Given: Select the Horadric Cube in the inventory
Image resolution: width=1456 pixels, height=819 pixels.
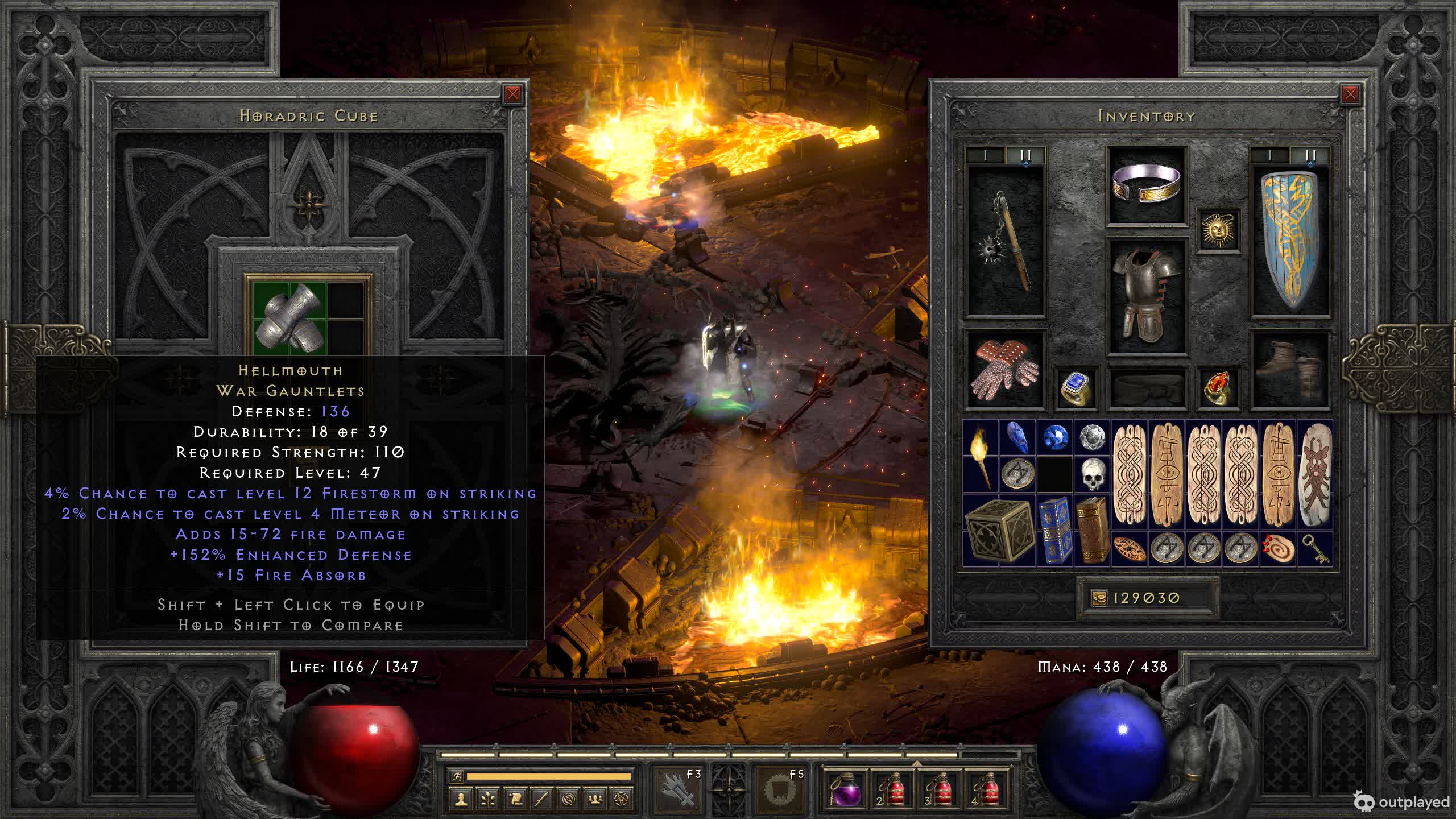Looking at the screenshot, I should click(x=999, y=531).
